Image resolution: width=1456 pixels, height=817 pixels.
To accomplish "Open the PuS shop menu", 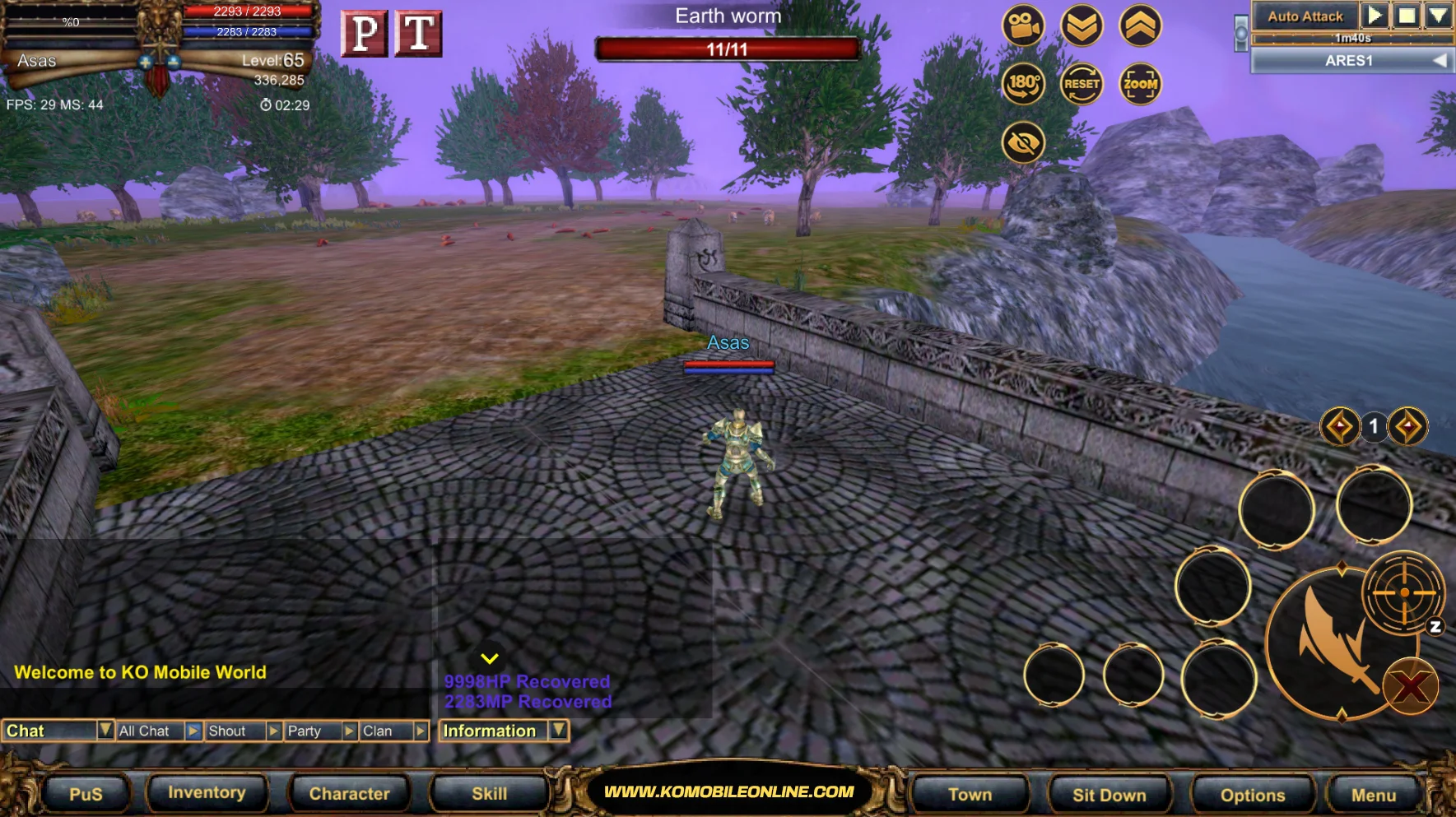I will coord(86,794).
